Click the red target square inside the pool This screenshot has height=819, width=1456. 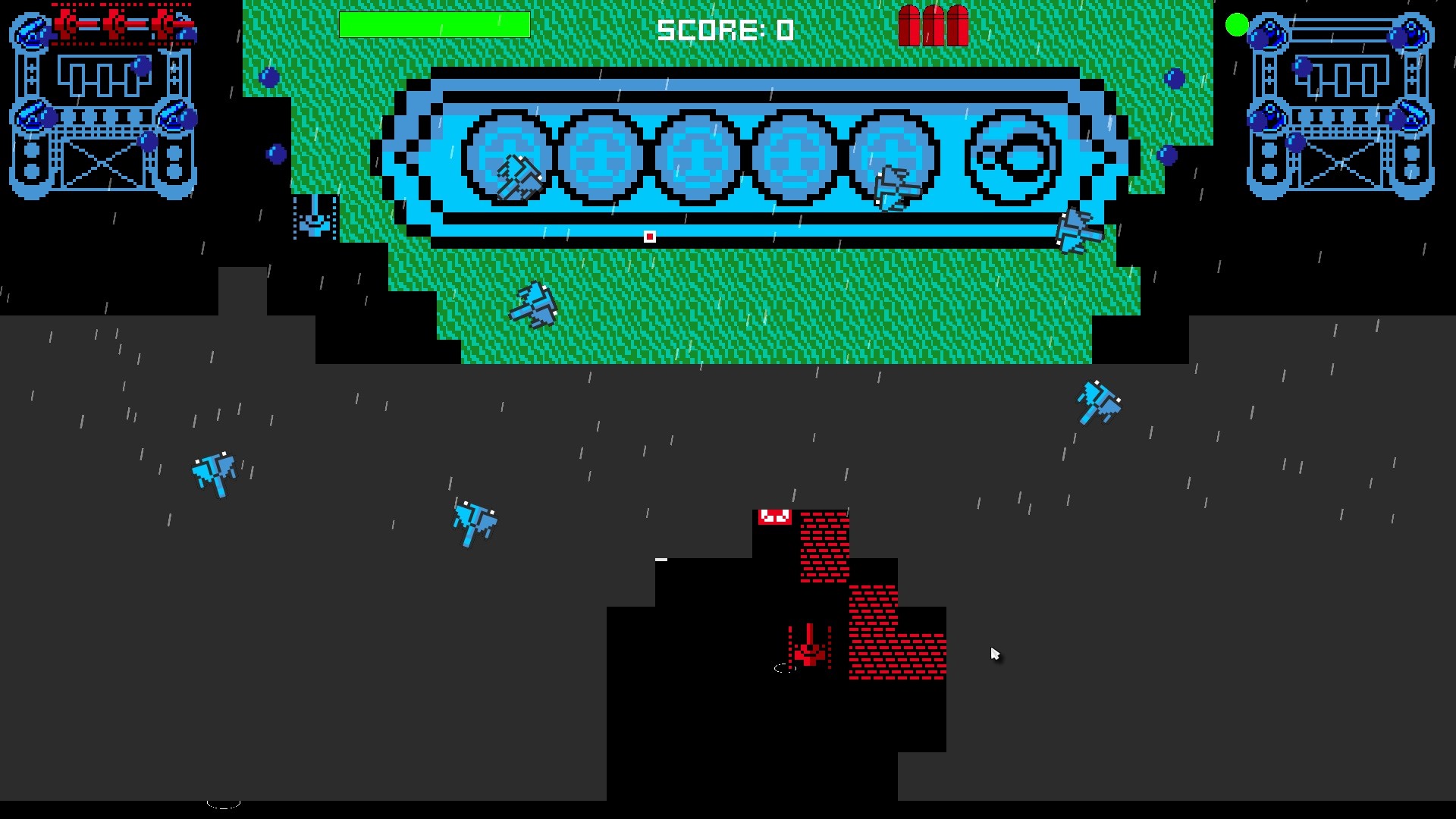(649, 236)
